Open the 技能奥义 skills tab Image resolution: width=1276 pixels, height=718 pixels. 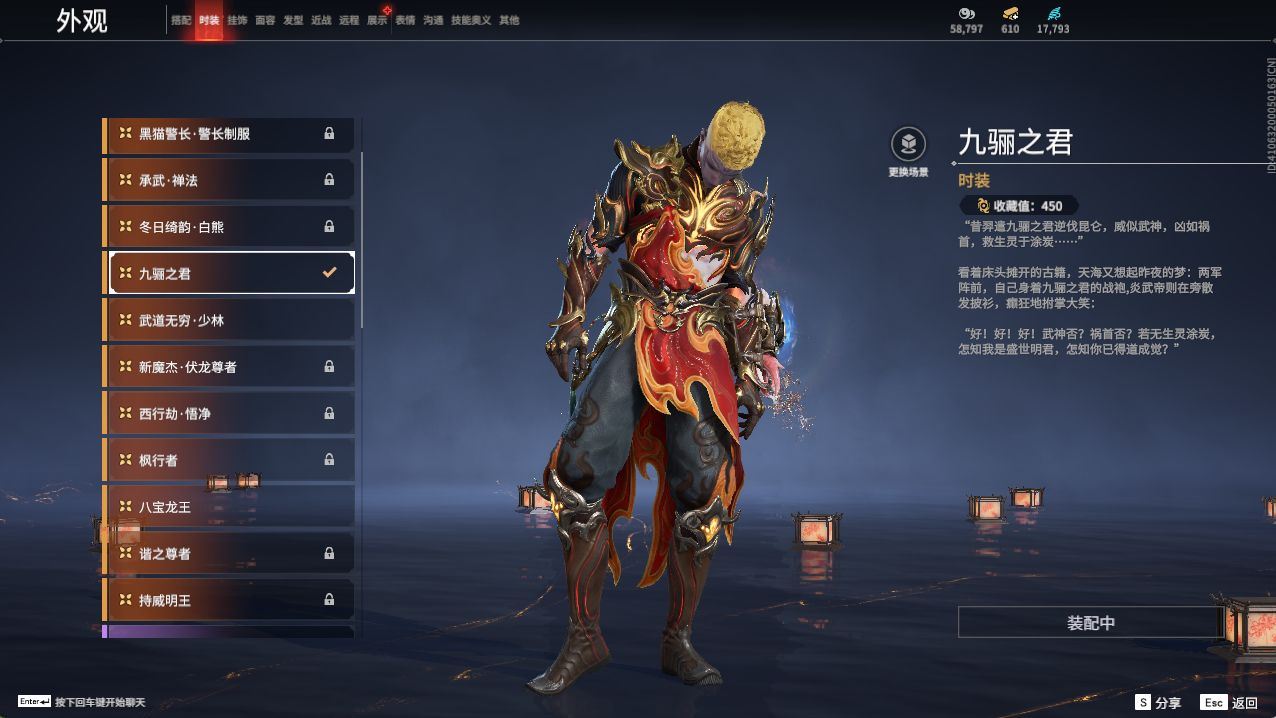coord(471,20)
